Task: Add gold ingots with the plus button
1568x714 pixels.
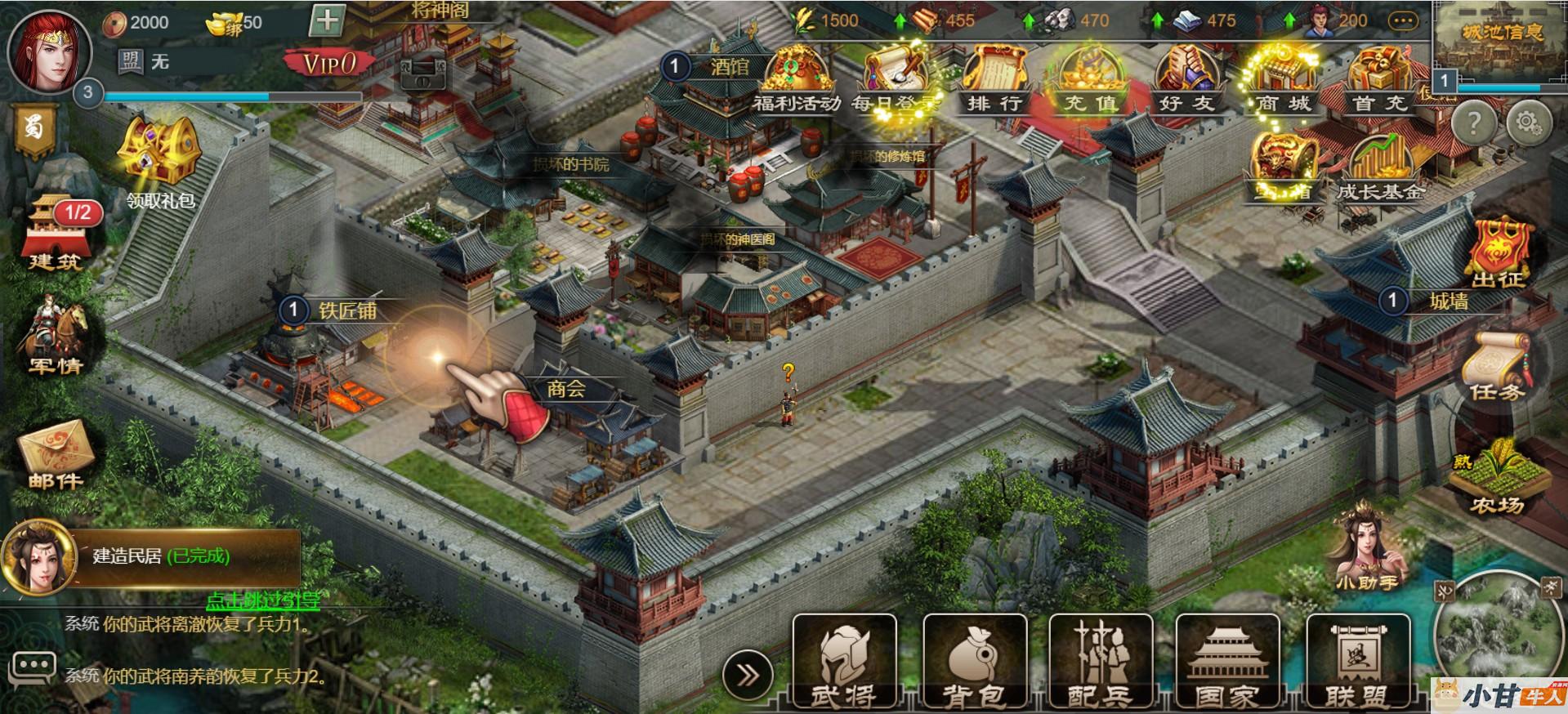Action: [328, 20]
